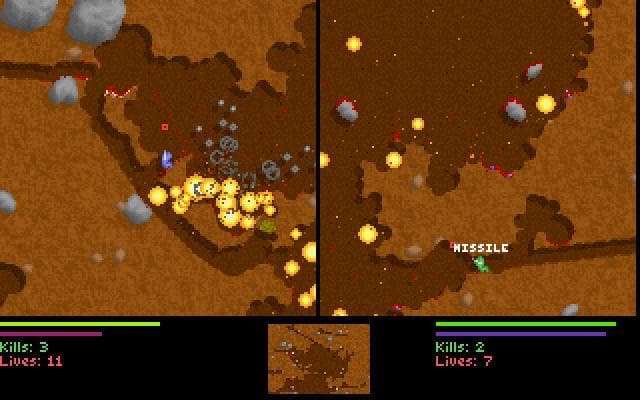The height and width of the screenshot is (400, 640).
Task: Click the minimap at the bottom center
Action: click(x=319, y=358)
